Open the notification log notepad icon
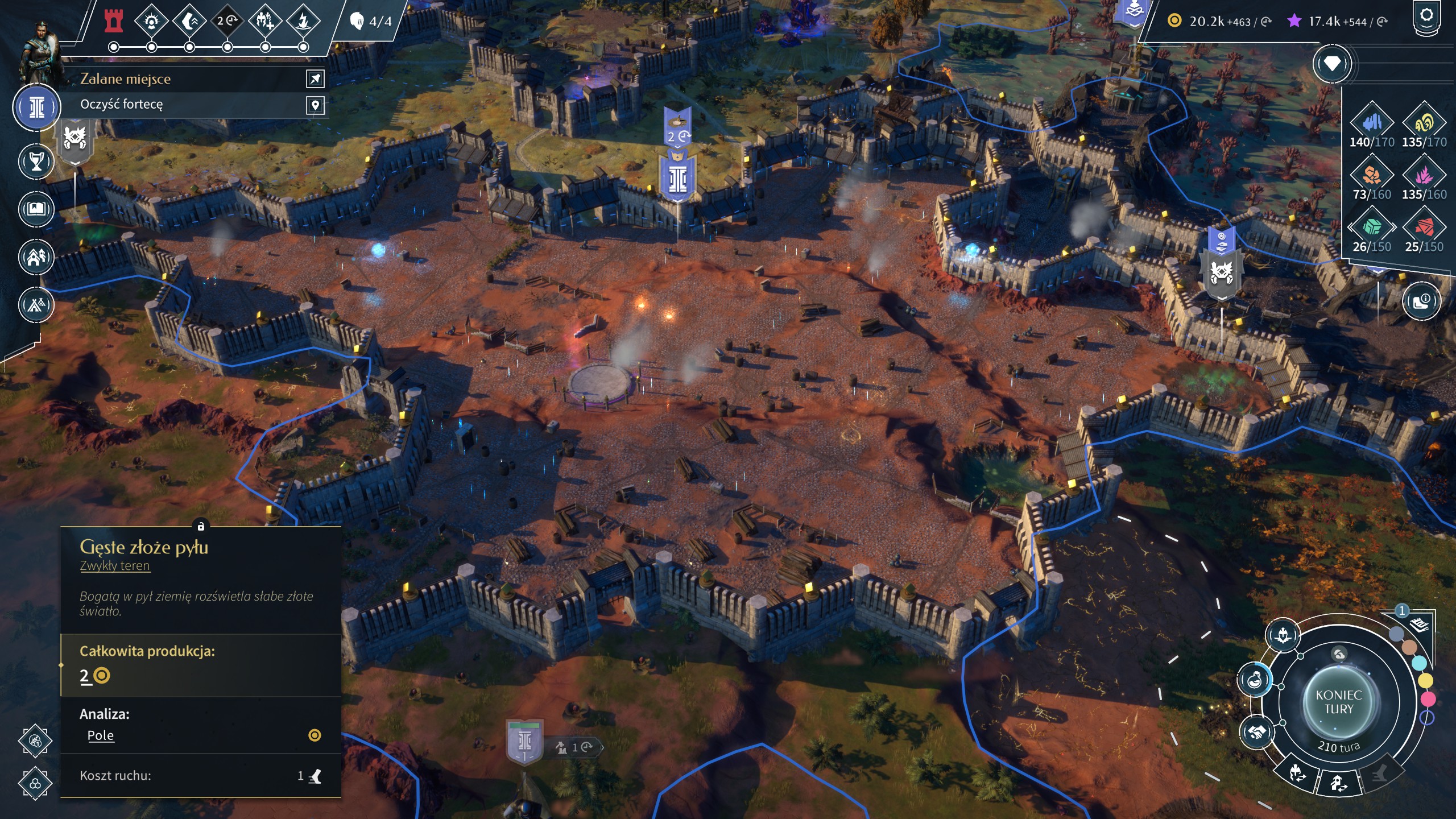Image resolution: width=1456 pixels, height=819 pixels. pos(1419,626)
